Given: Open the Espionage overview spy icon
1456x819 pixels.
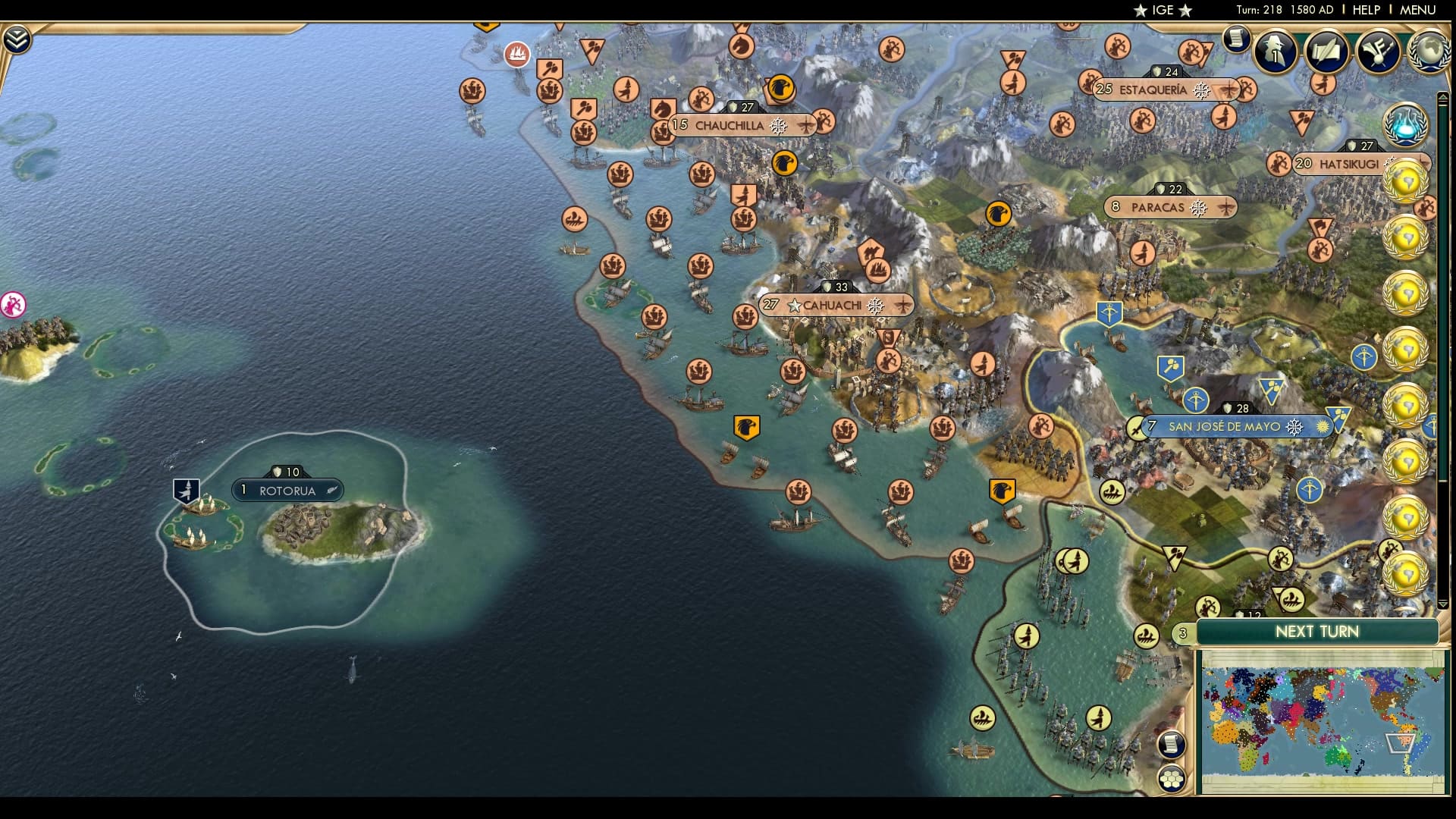Looking at the screenshot, I should pos(1275,52).
